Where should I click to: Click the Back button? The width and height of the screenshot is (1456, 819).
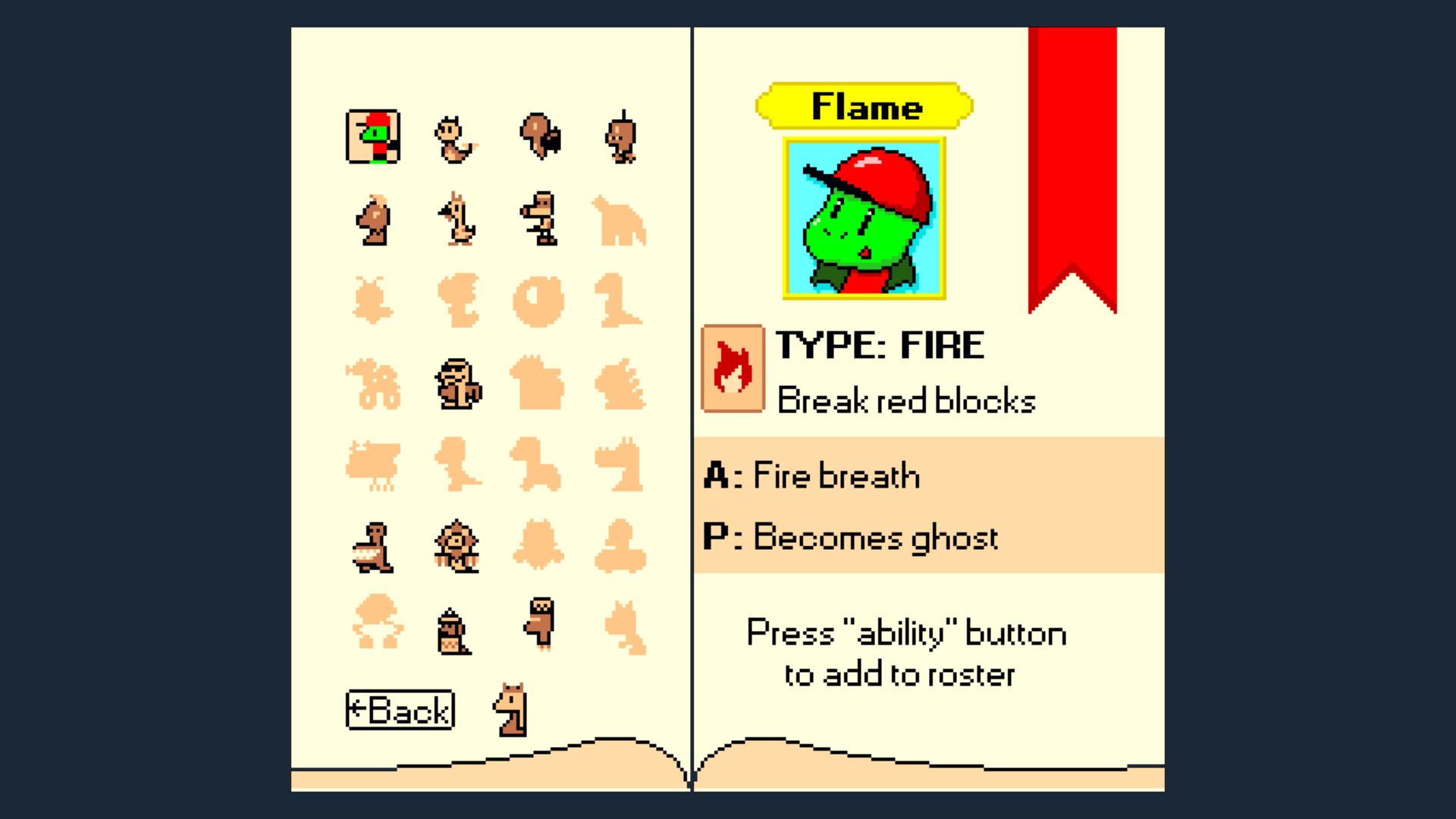point(400,710)
